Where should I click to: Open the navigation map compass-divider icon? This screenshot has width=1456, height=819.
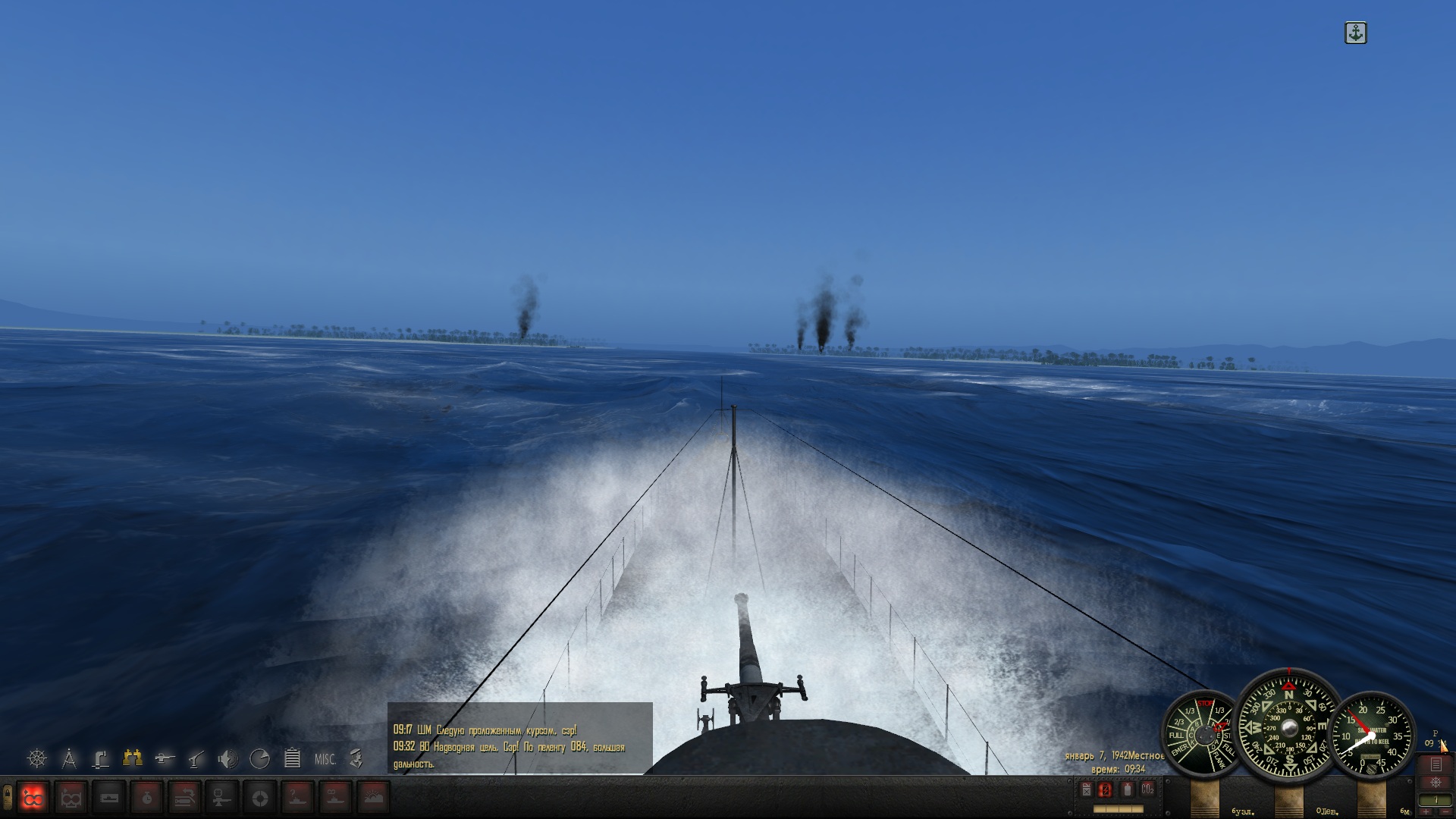point(69,758)
